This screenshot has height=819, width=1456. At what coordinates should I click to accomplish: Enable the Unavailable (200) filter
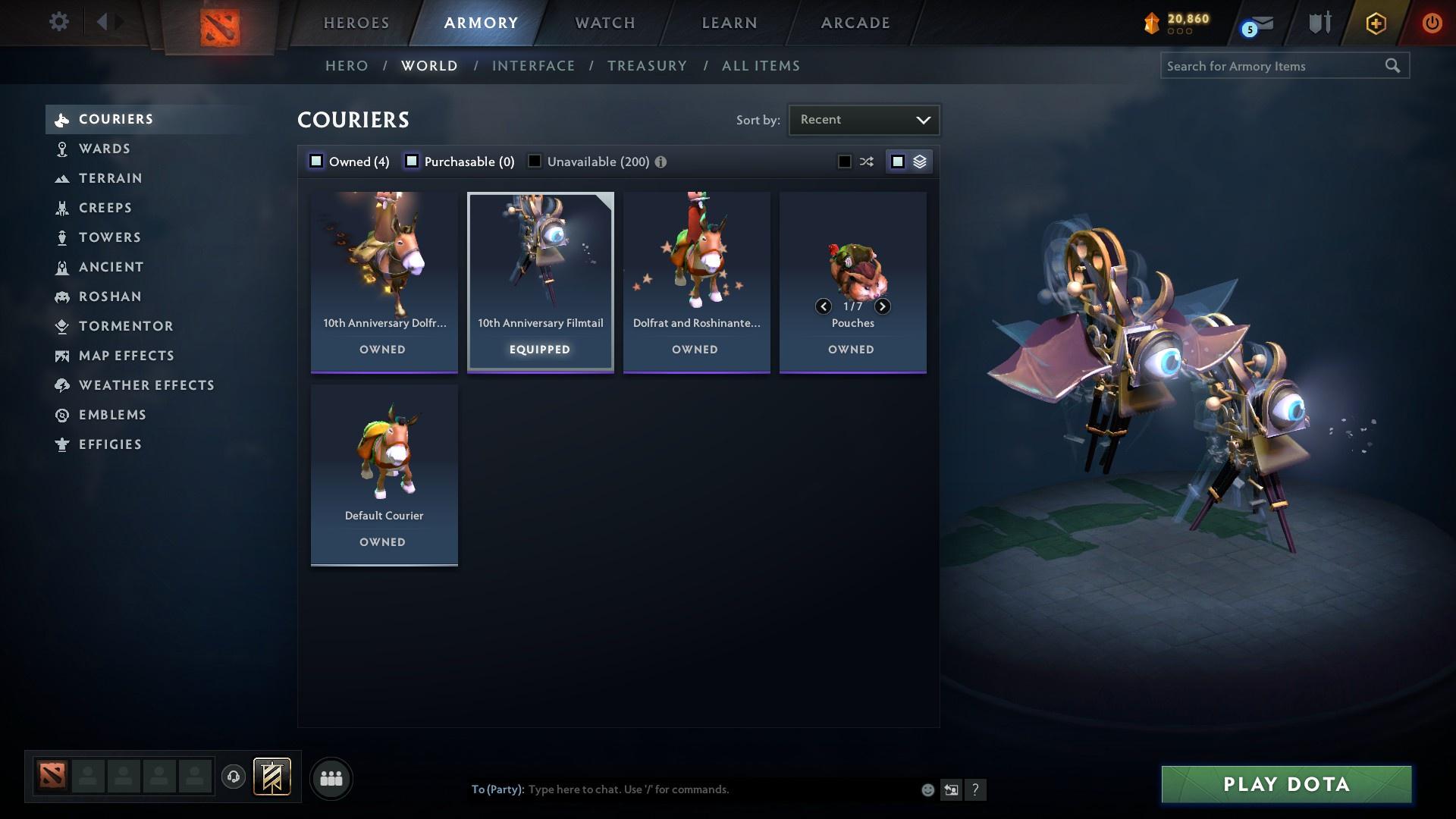click(535, 161)
